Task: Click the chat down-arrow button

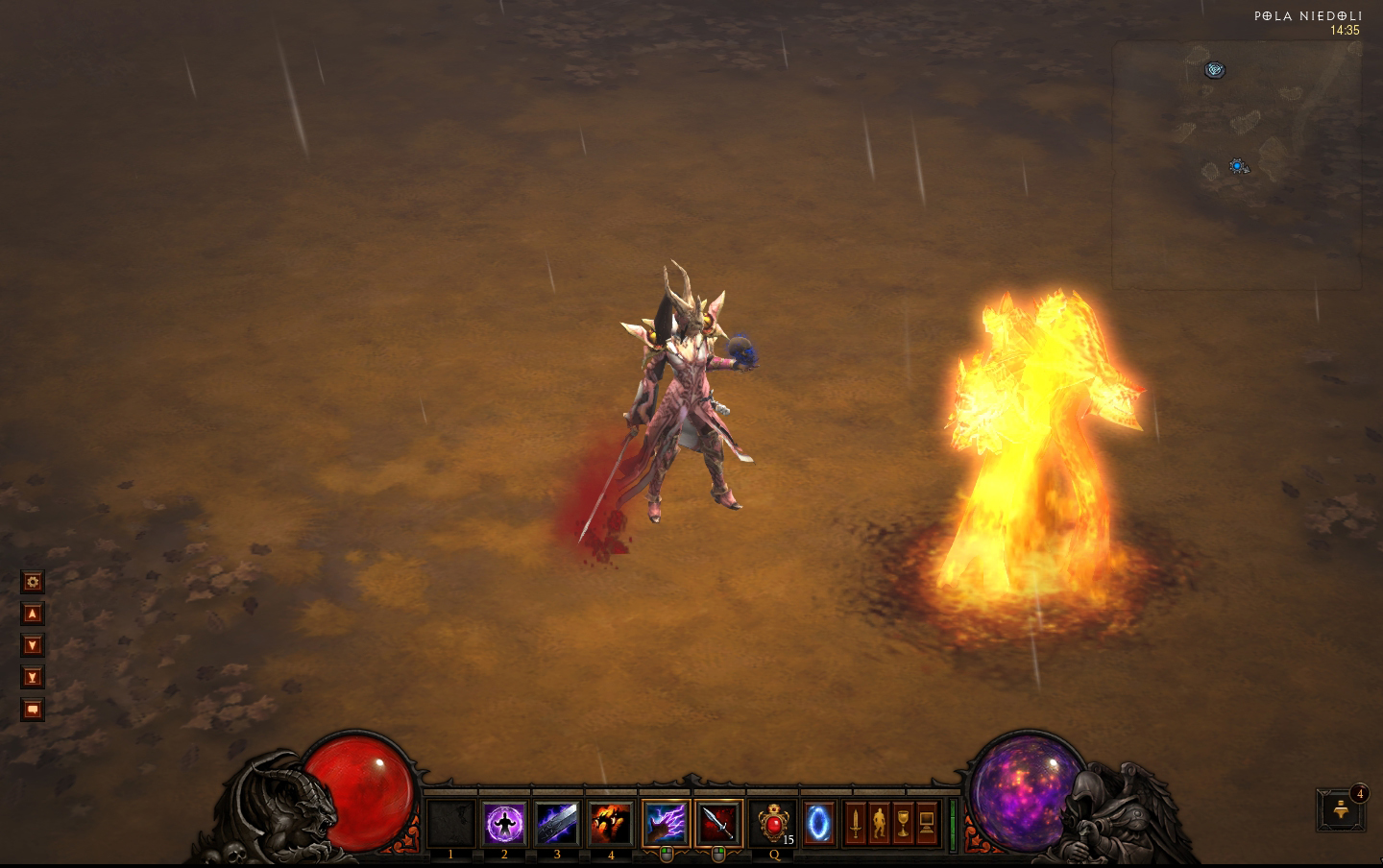Action: tap(33, 645)
